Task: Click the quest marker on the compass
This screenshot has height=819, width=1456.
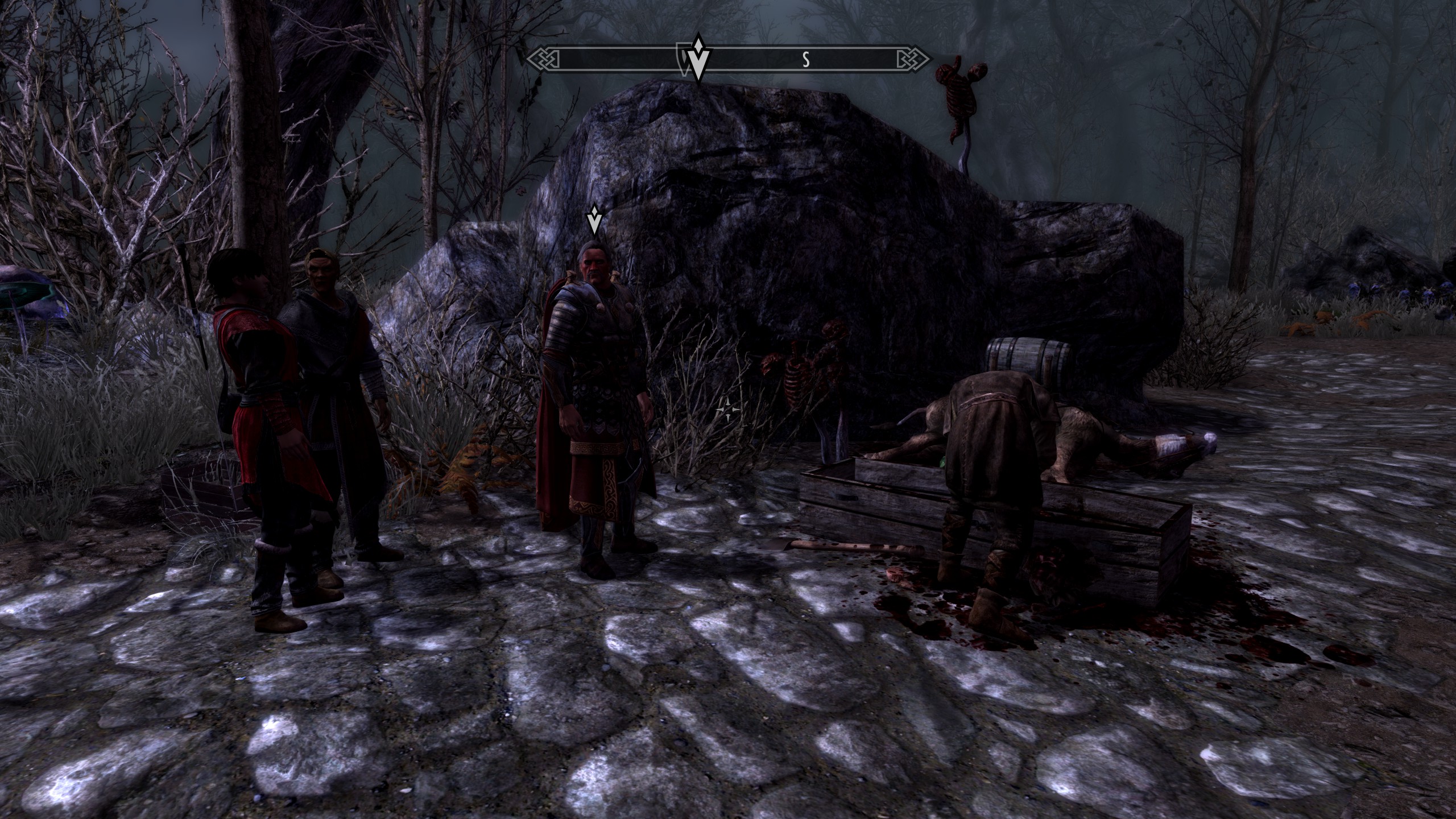Action: click(x=698, y=61)
